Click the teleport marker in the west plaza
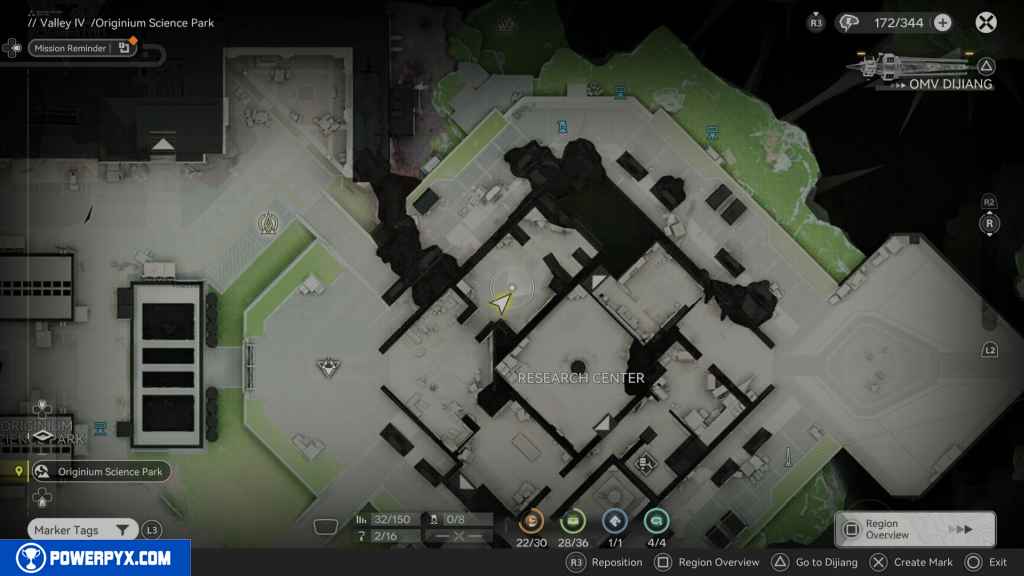 [x=327, y=367]
